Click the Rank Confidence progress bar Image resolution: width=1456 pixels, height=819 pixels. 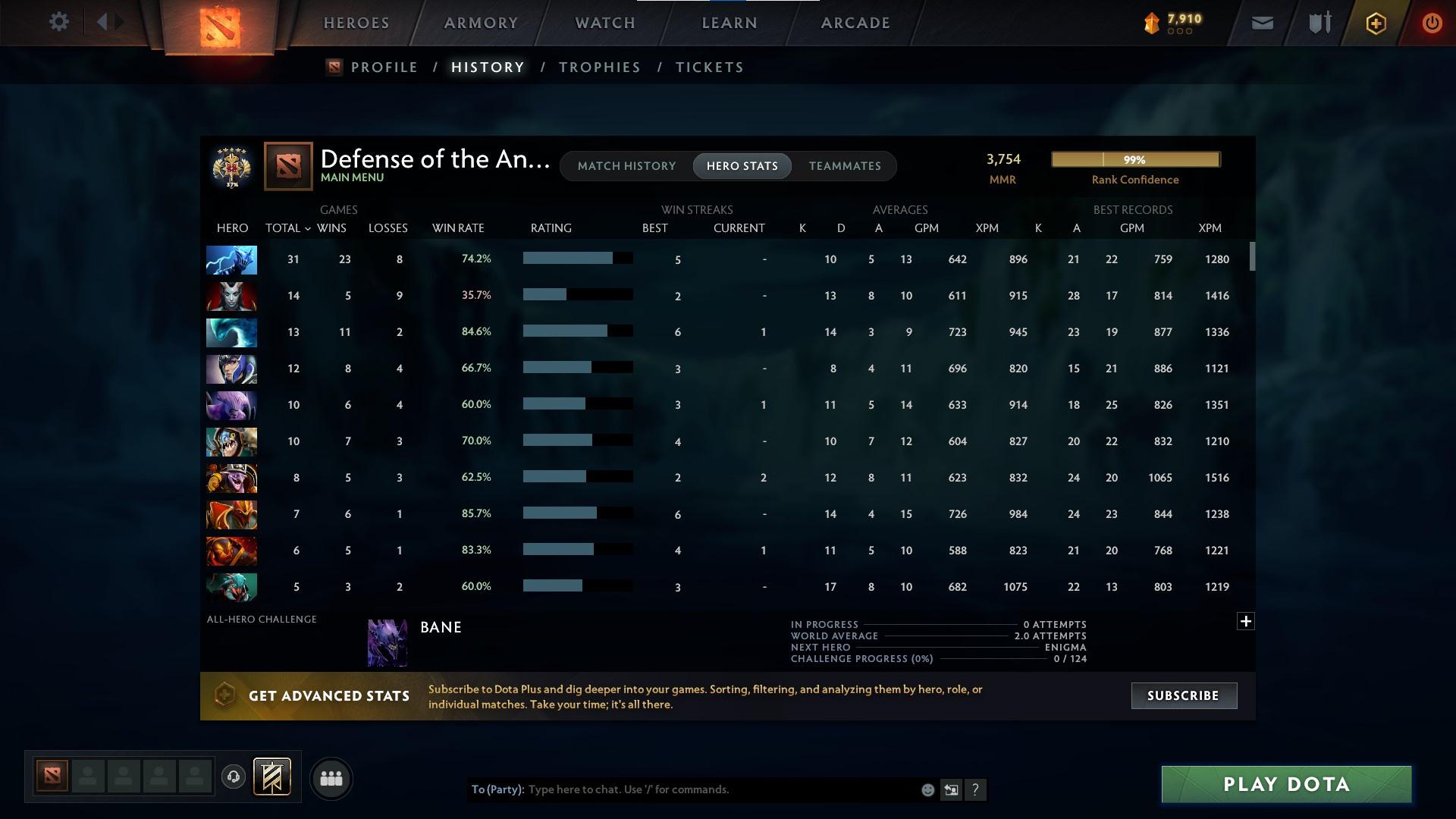(x=1134, y=159)
